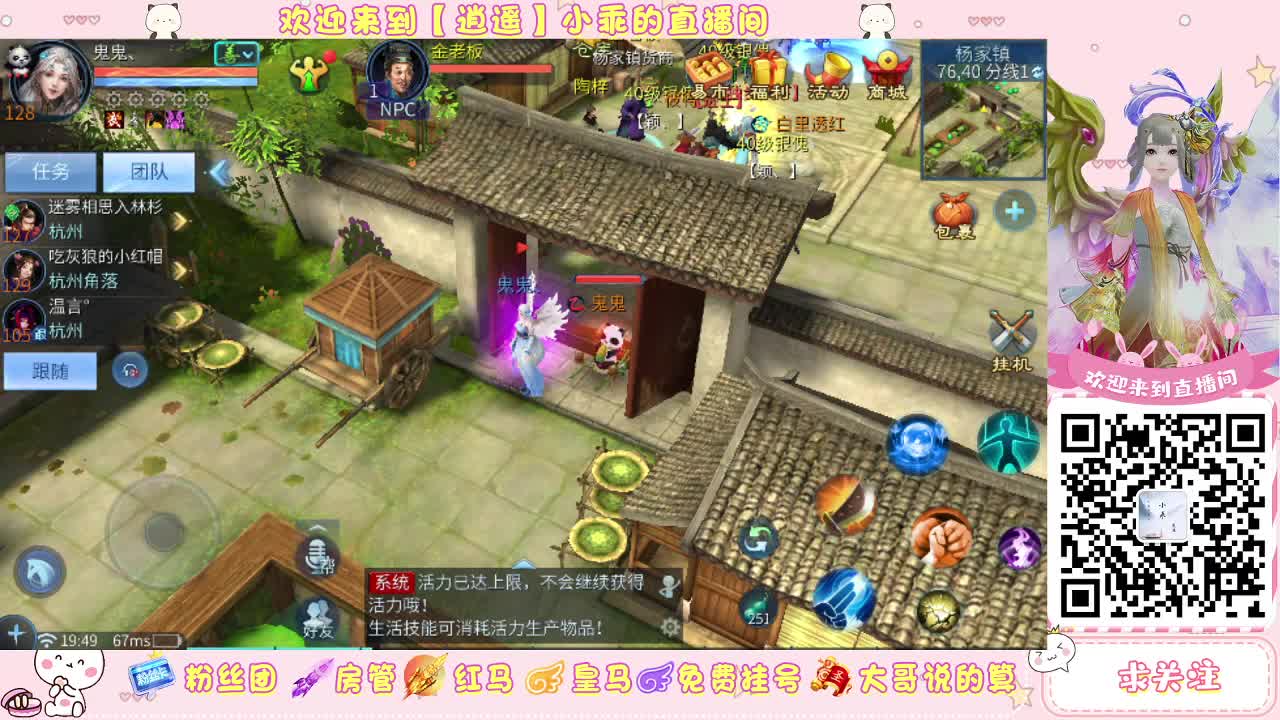The width and height of the screenshot is (1280, 720).
Task: Toggle team voice chat headset icon
Action: [x=130, y=370]
